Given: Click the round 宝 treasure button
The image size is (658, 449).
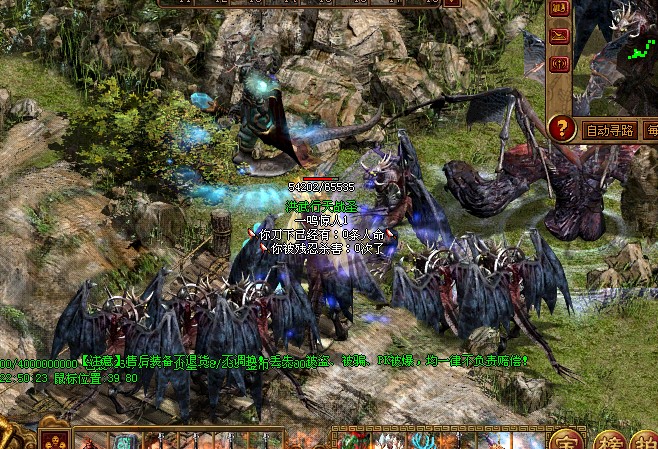Looking at the screenshot, I should (566, 440).
